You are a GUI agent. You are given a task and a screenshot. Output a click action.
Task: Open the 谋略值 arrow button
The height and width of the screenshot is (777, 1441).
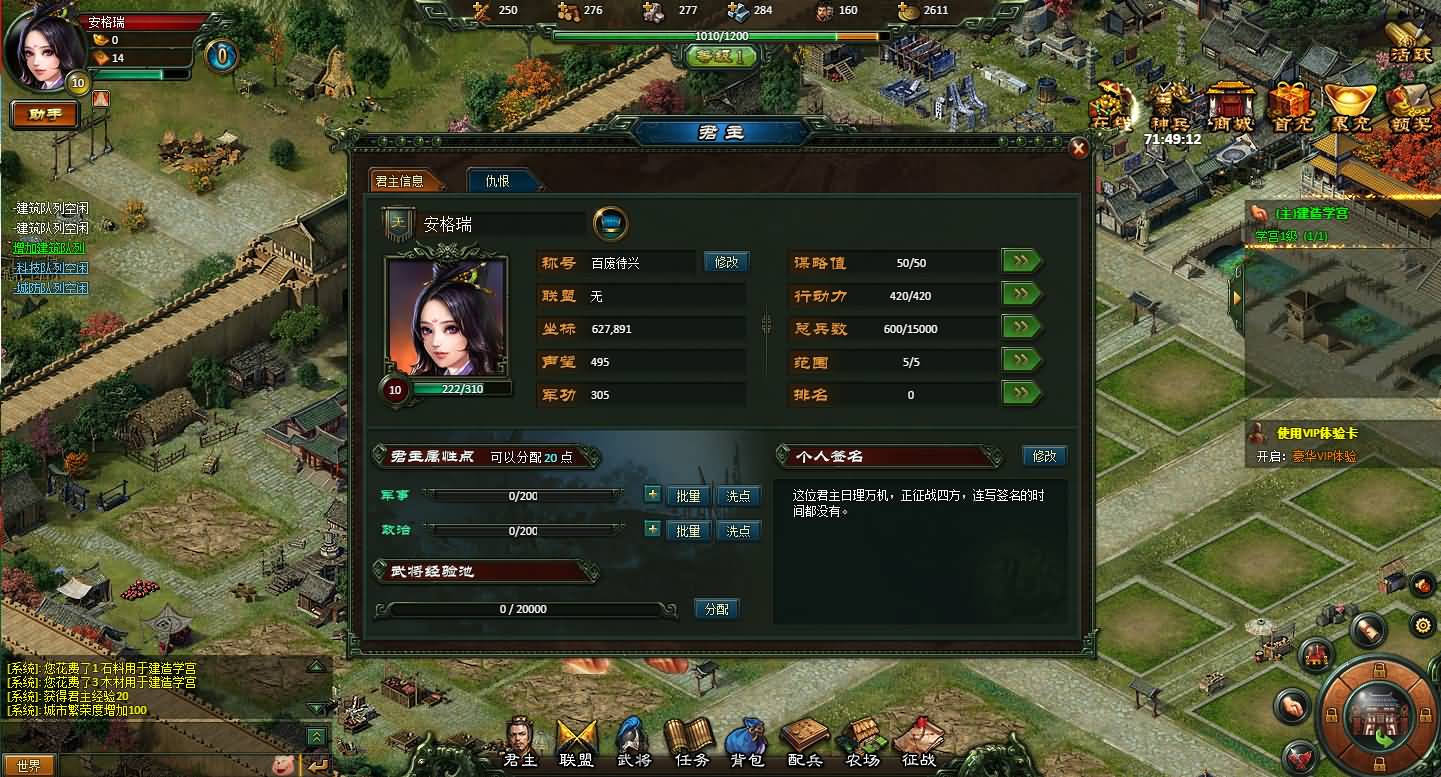1021,262
